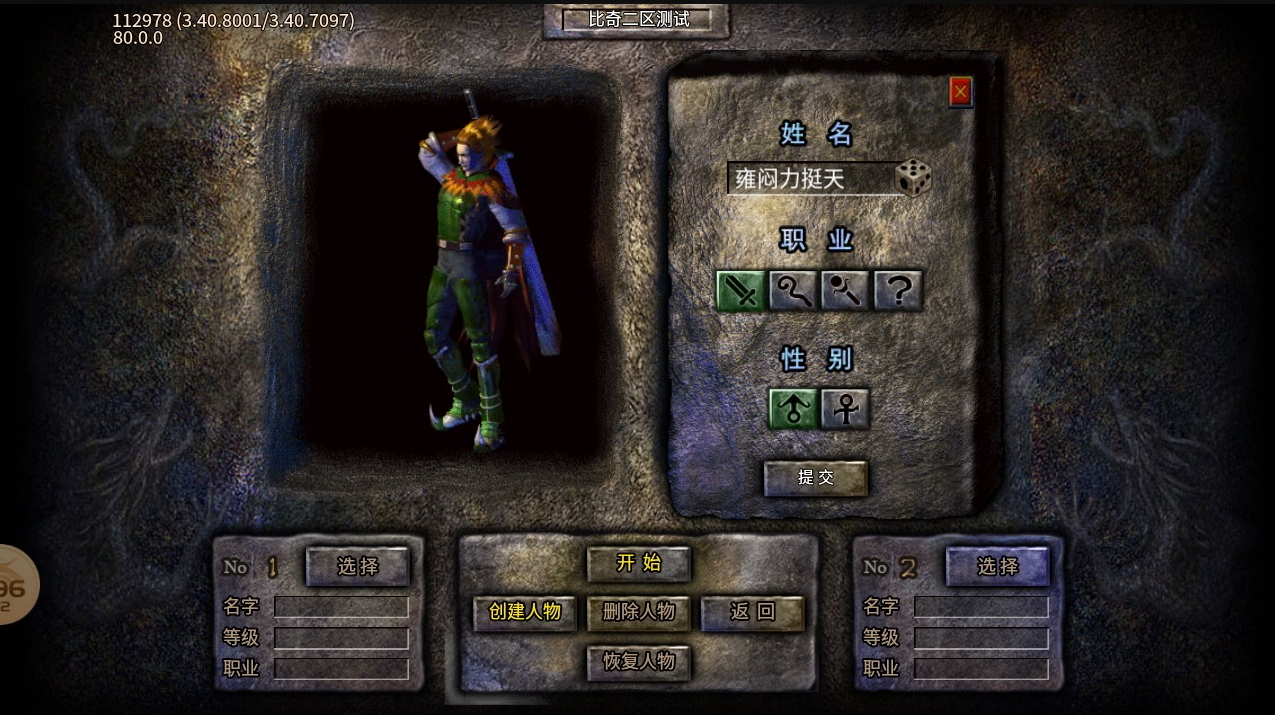1275x715 pixels.
Task: Choose the female gender symbol
Action: [845, 409]
